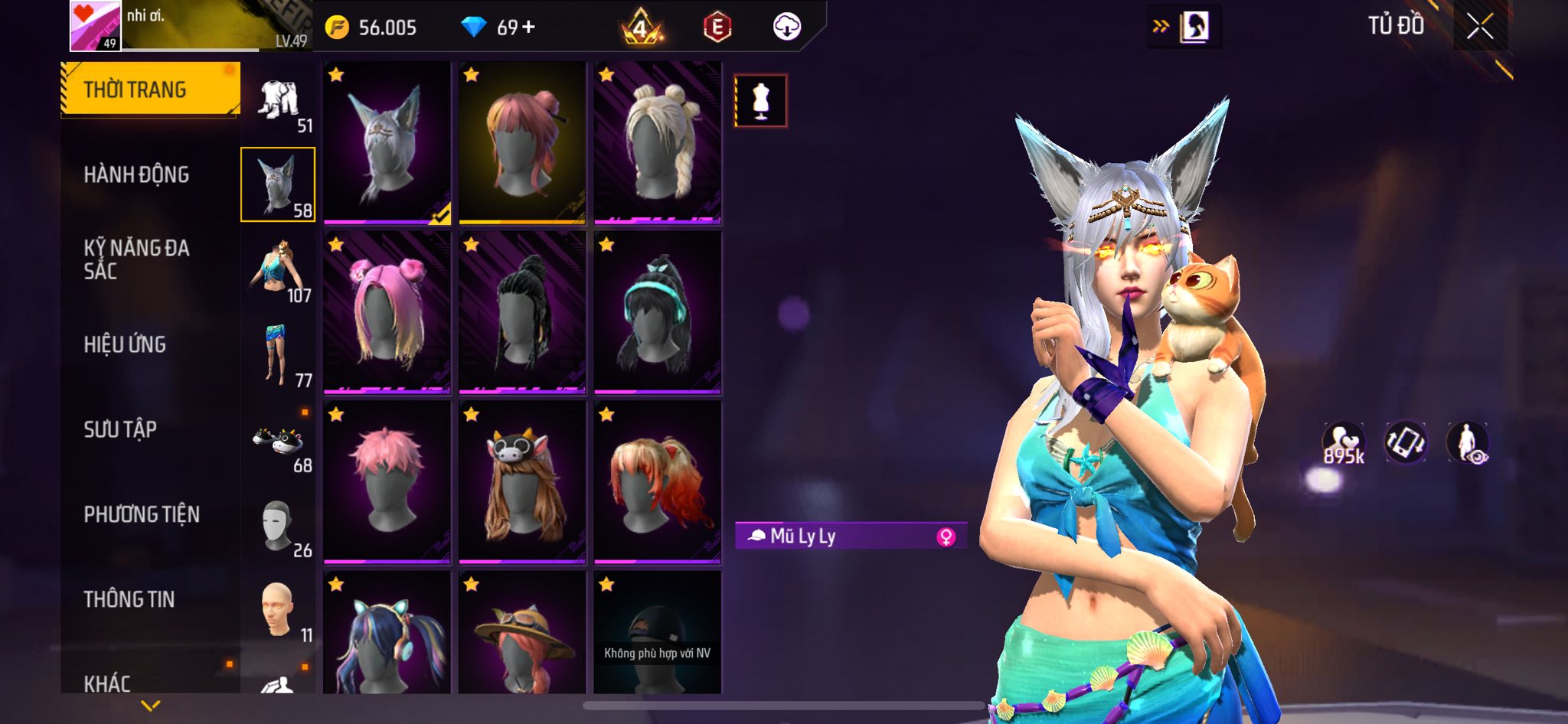Switch to Kỹ Năng Đa Sắc tab

tap(136, 259)
